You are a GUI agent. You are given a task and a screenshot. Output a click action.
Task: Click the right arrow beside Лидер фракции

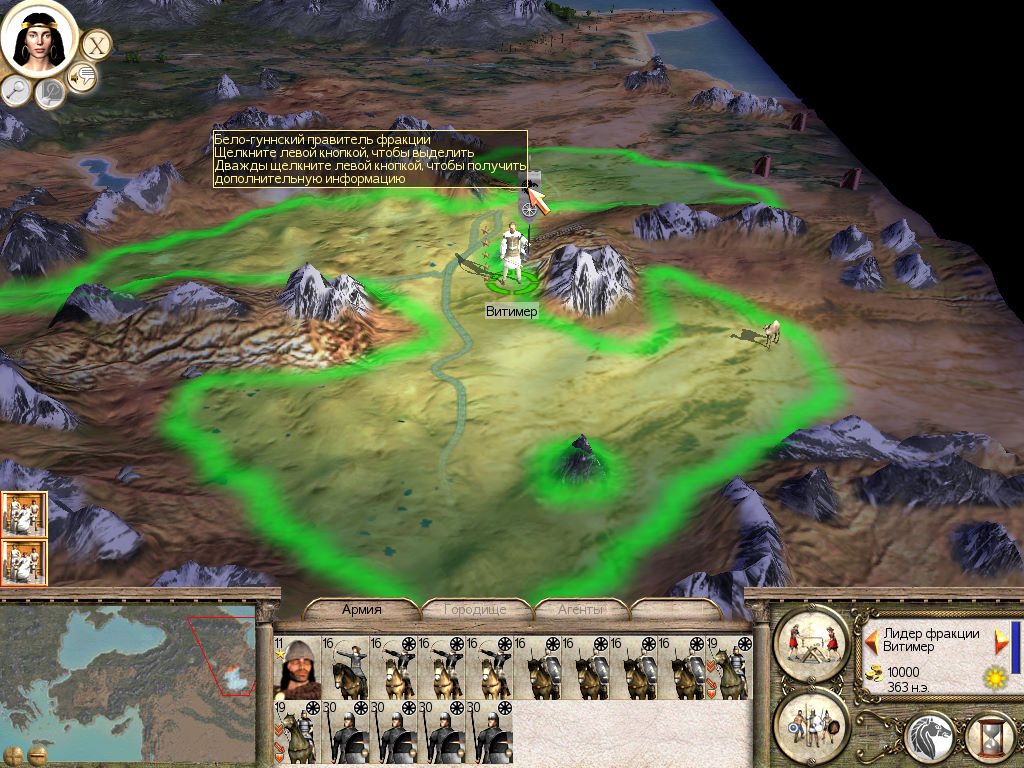(1001, 638)
